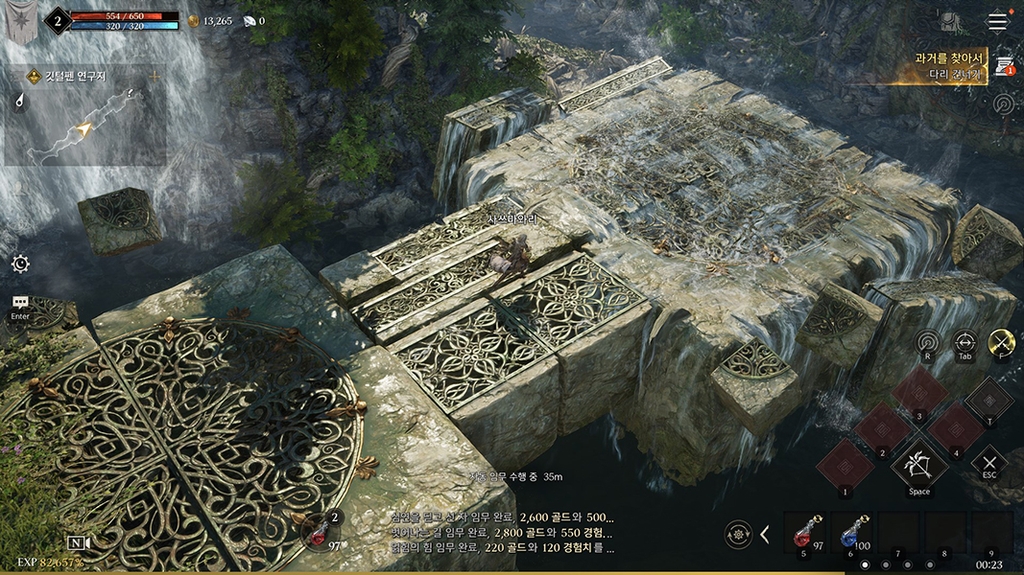Open the character banner portrait

pyautogui.click(x=19, y=21)
